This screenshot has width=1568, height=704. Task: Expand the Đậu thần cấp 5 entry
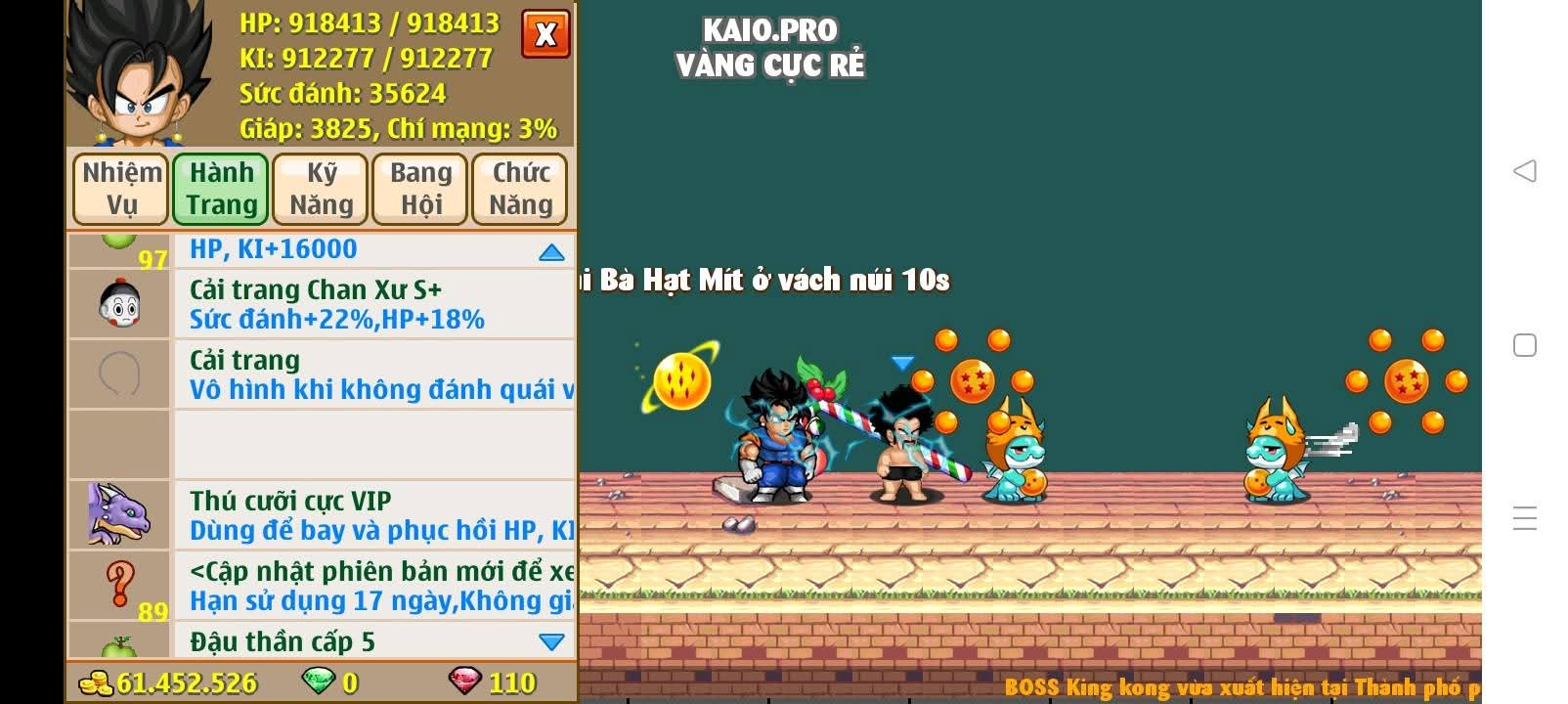[x=552, y=642]
